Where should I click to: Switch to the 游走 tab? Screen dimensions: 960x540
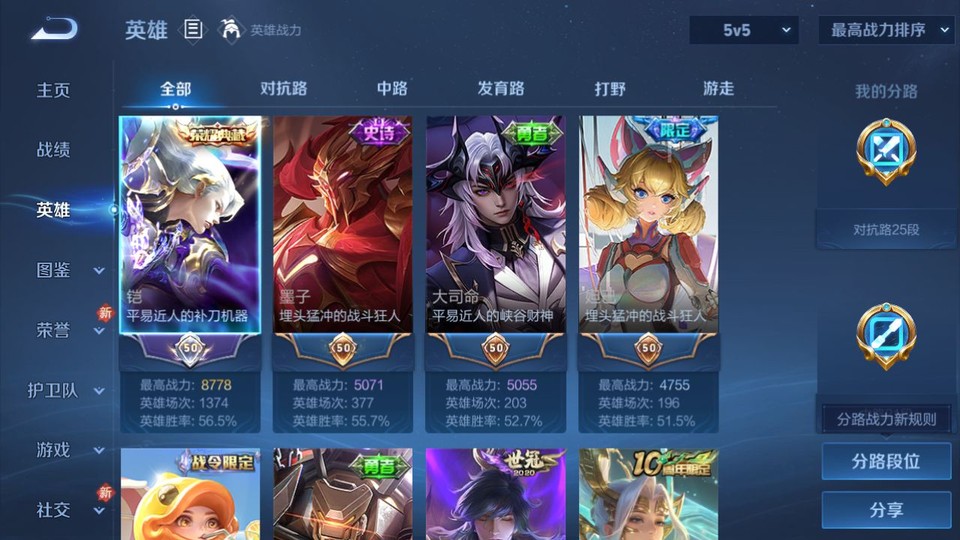718,89
